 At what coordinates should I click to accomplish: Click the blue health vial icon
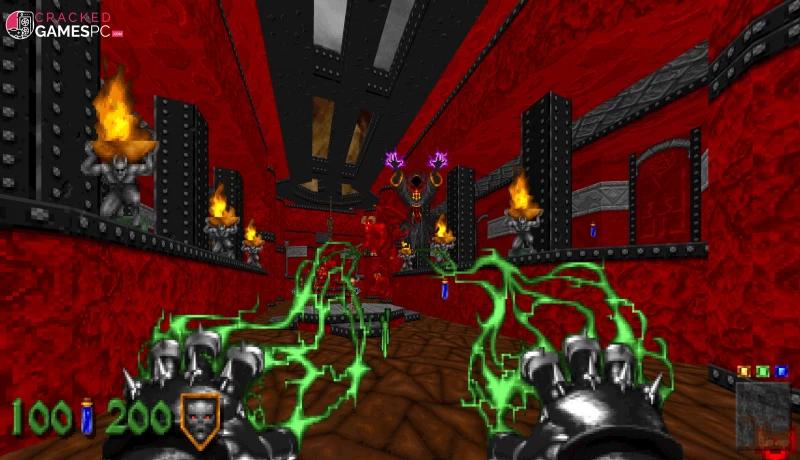87,416
